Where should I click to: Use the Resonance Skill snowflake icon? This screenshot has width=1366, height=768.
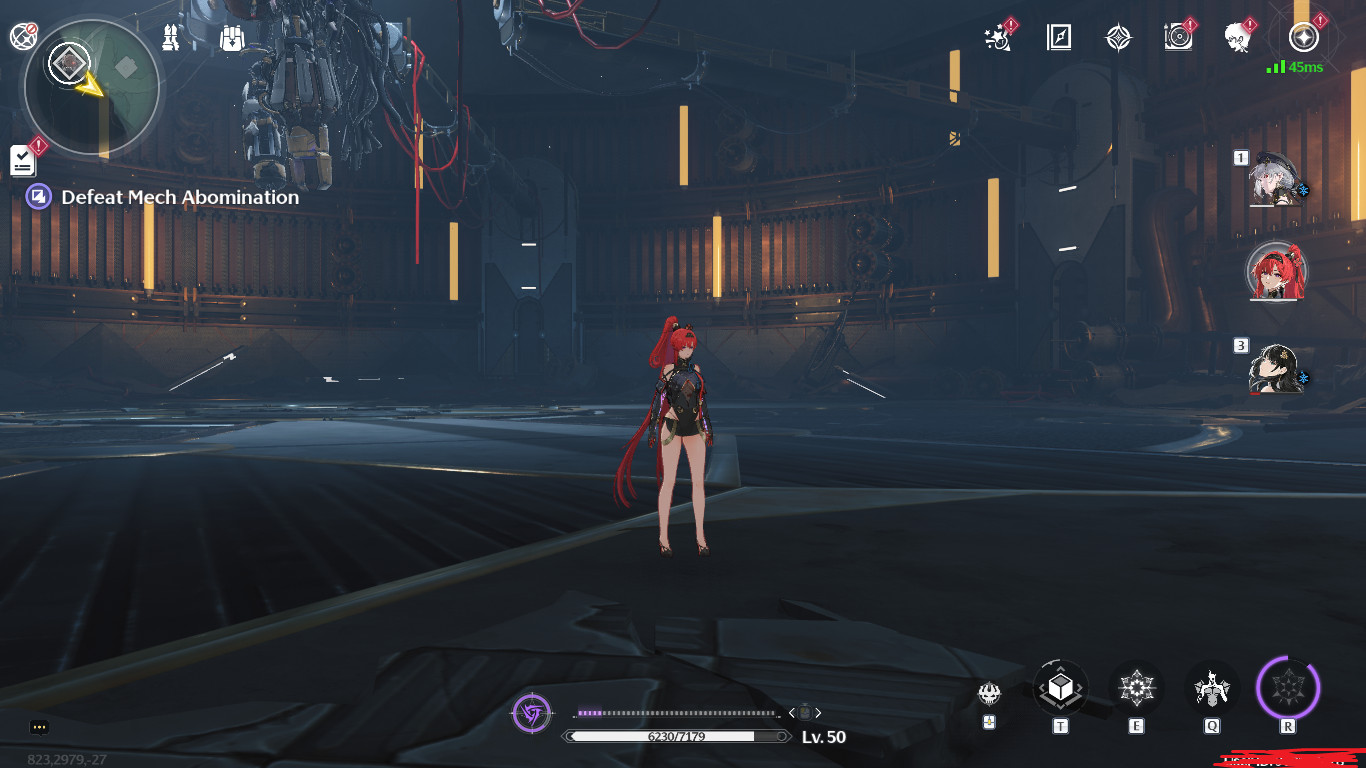[1136, 688]
